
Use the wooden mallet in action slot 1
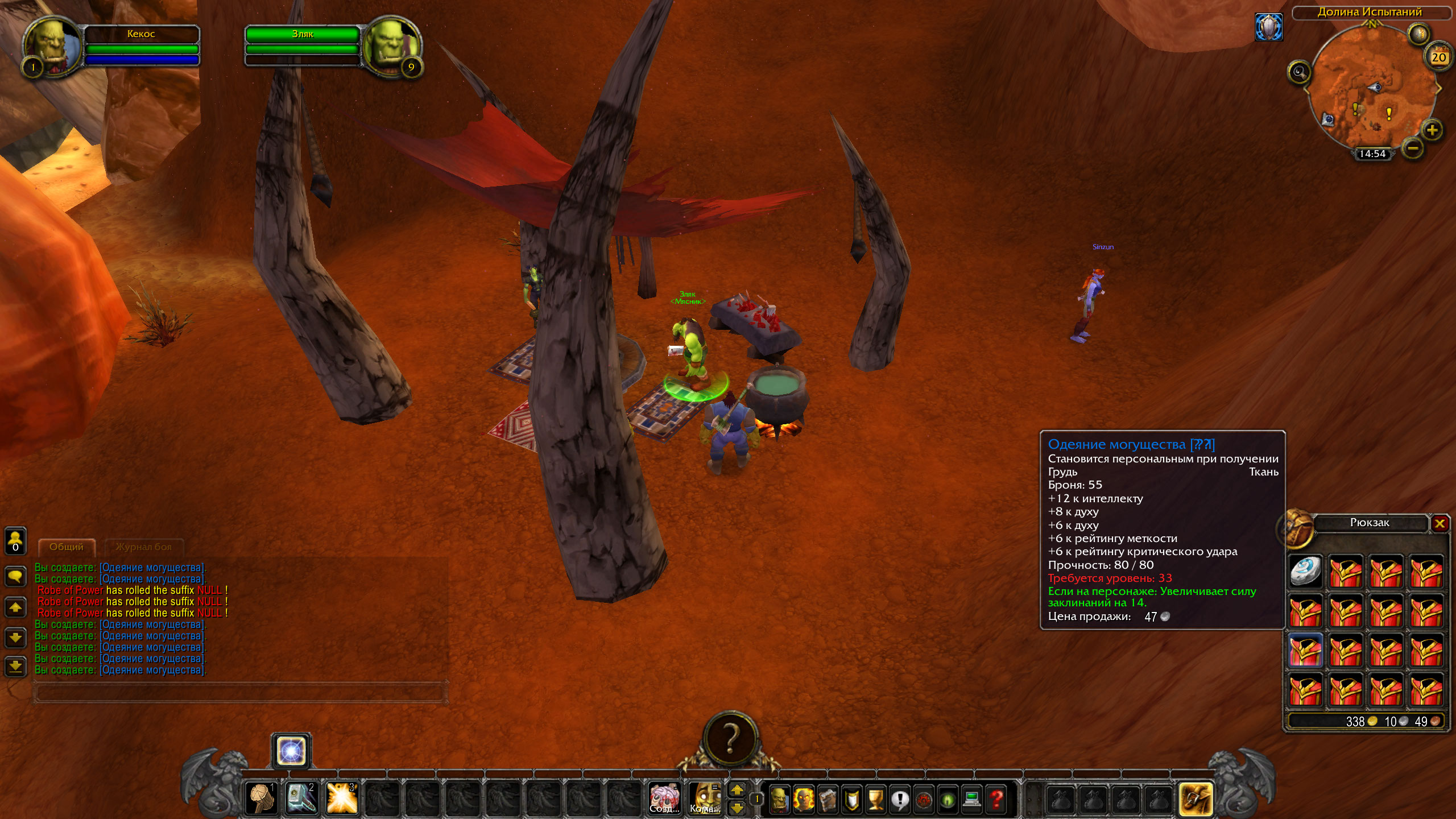[x=262, y=798]
